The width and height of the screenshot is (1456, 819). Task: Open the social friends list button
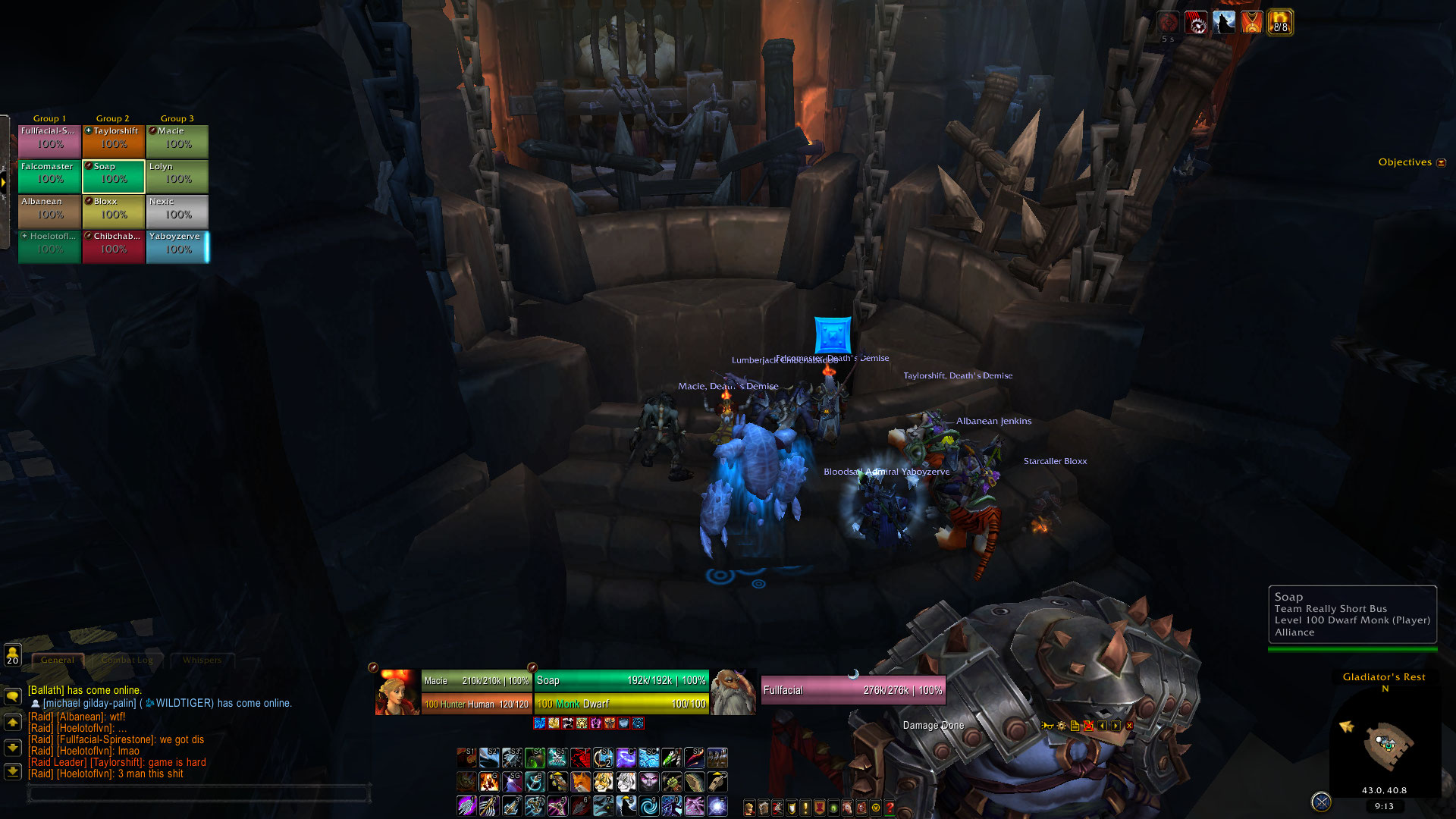coord(13,654)
